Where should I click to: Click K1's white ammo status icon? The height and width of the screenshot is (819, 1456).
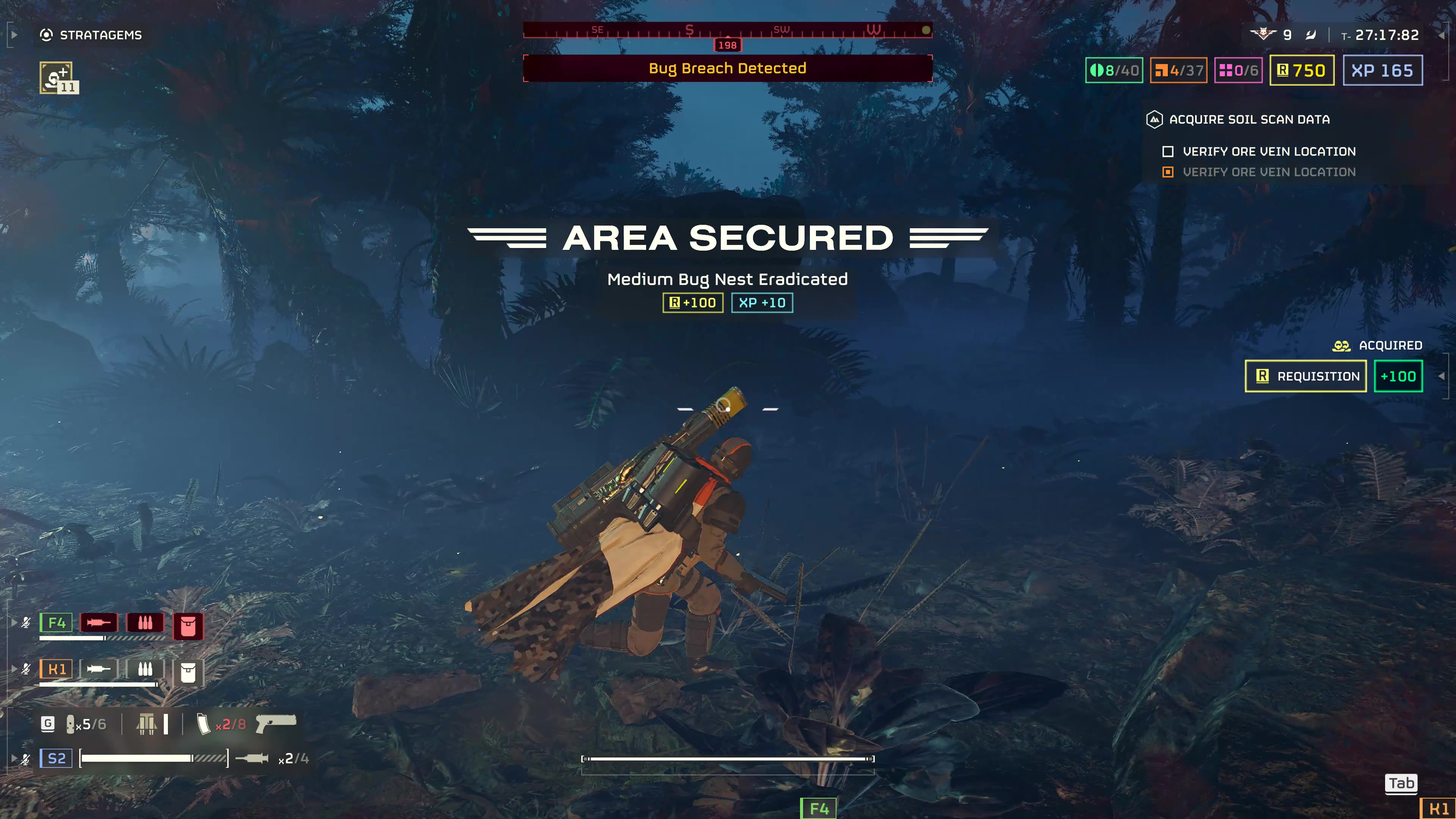point(145,669)
